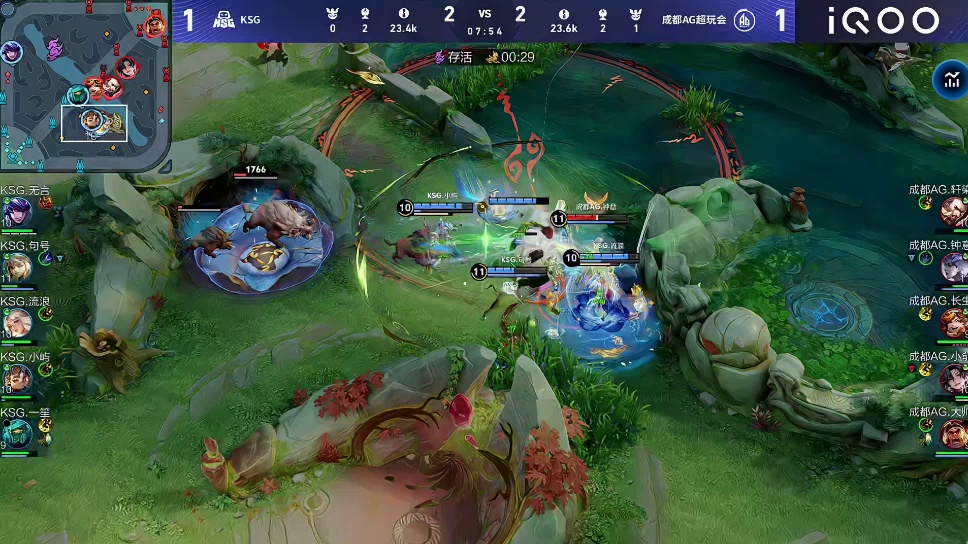This screenshot has height=544, width=968.
Task: Pick 成都AG.大帅's hero portrait
Action: click(x=952, y=434)
